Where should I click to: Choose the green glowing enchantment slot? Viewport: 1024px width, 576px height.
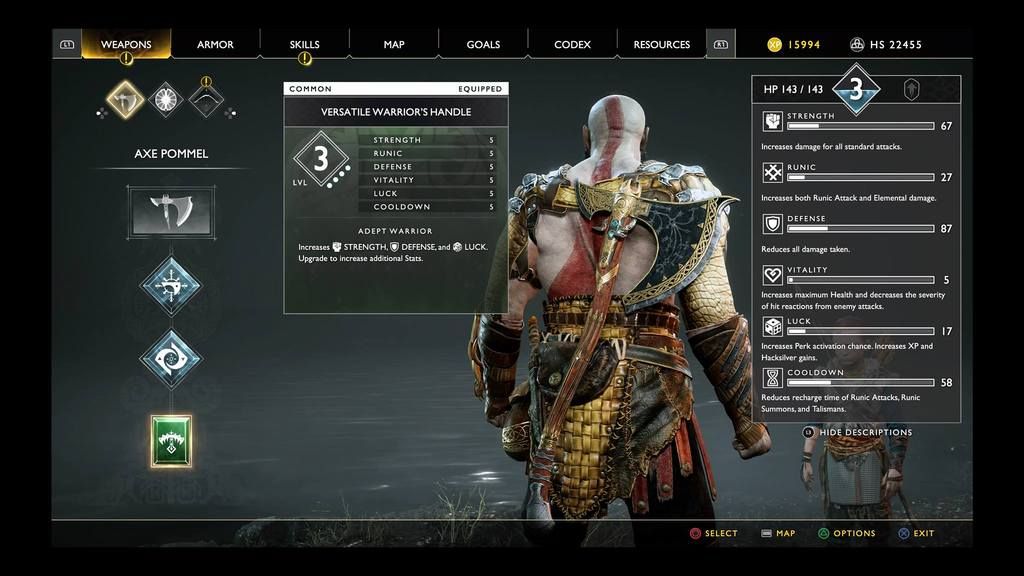click(x=171, y=441)
